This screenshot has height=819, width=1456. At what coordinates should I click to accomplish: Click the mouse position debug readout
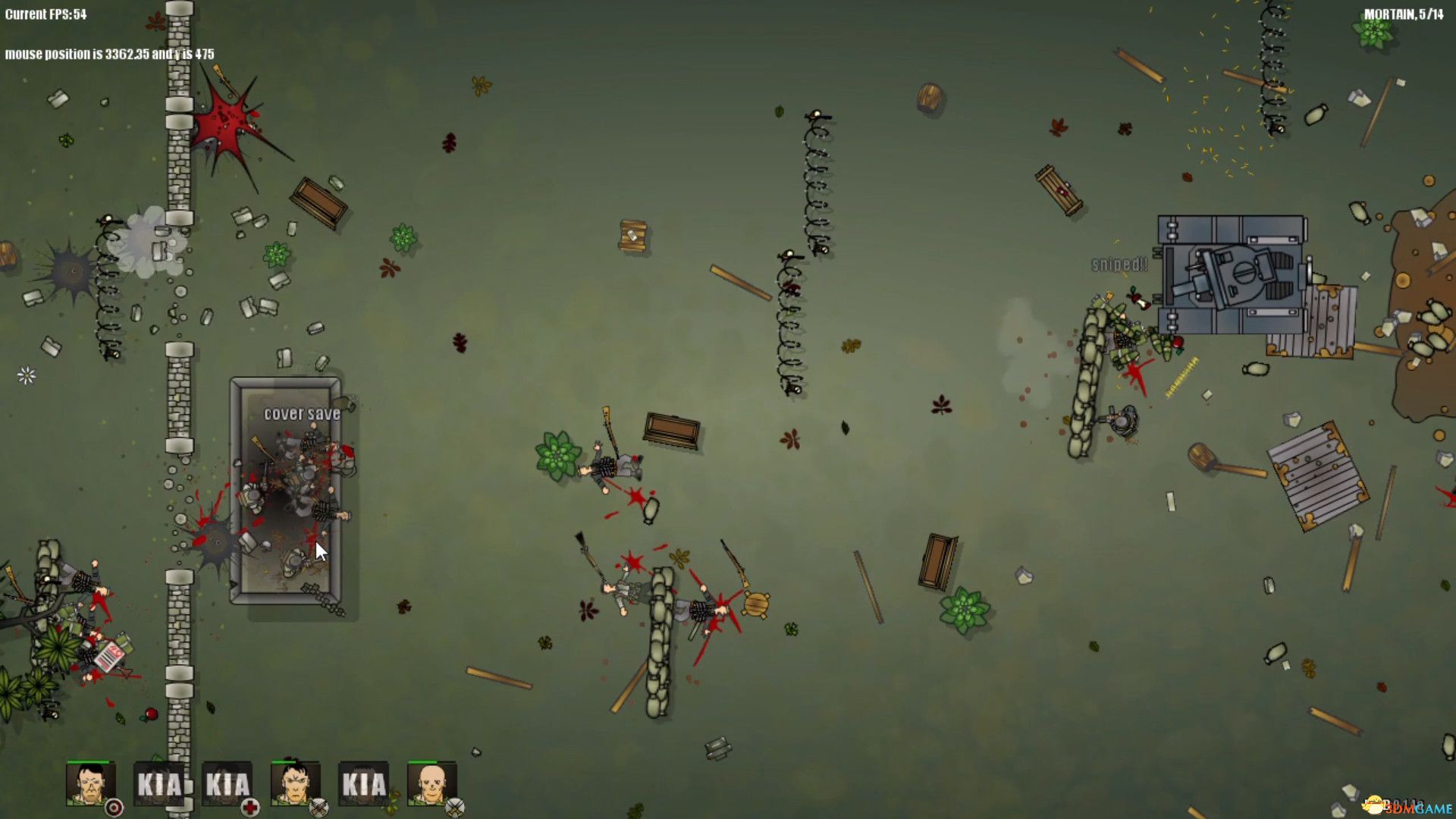point(108,55)
